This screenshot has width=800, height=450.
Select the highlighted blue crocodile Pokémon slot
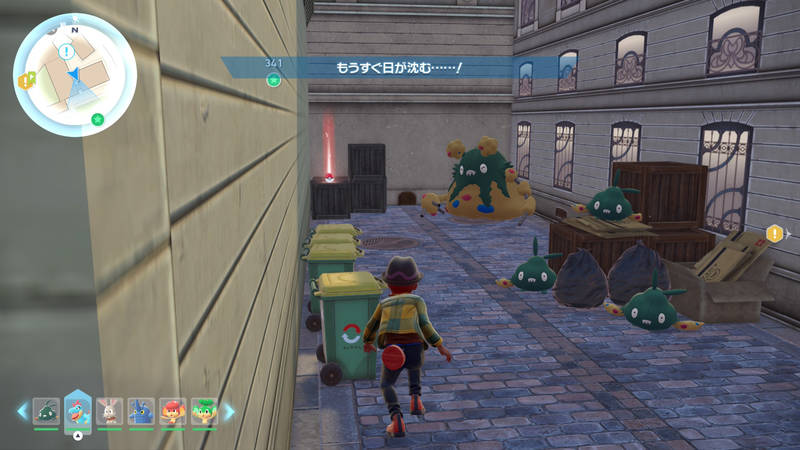click(x=78, y=410)
